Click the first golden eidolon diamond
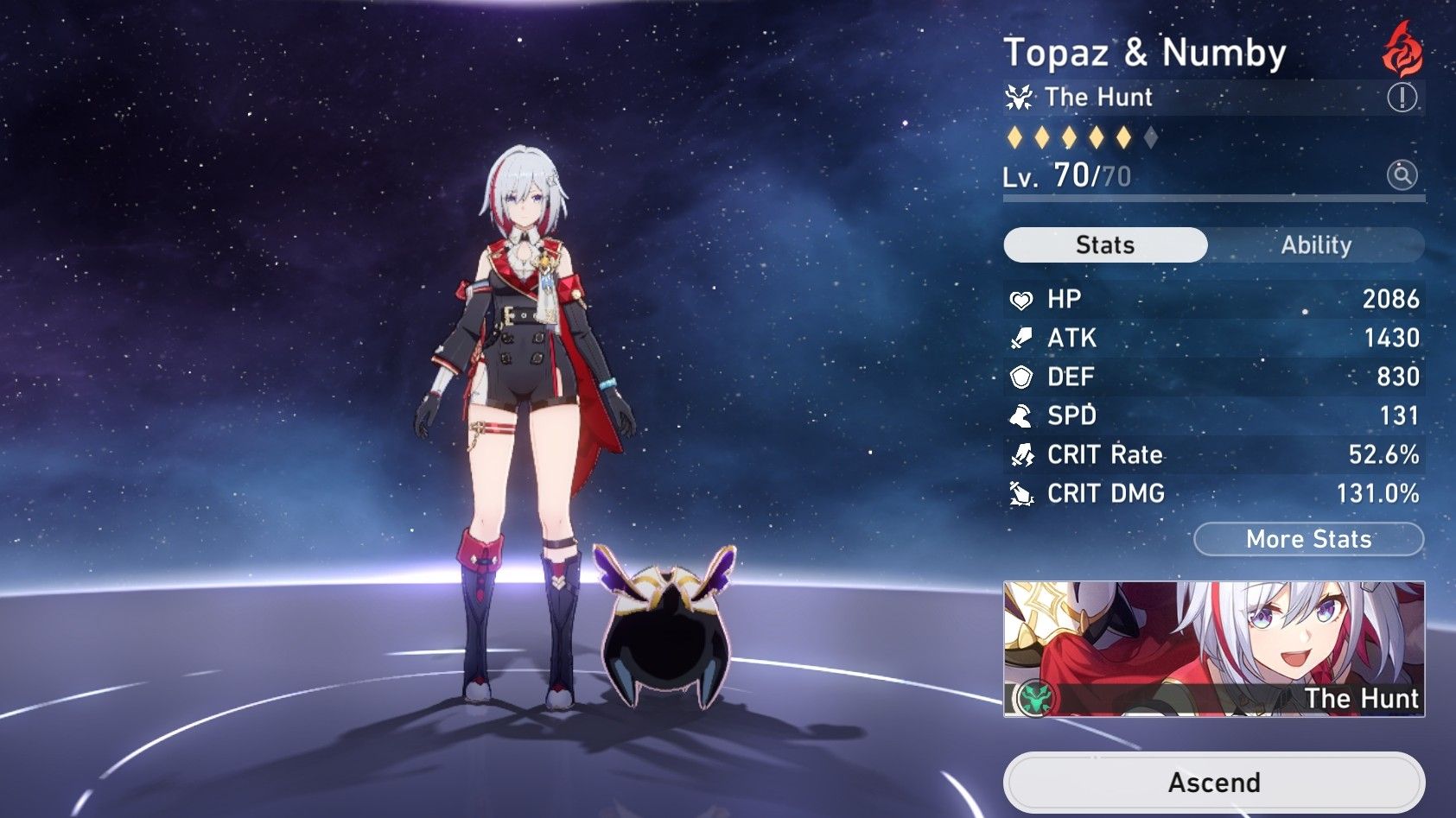Screen dimensions: 1456x818 tap(1015, 136)
